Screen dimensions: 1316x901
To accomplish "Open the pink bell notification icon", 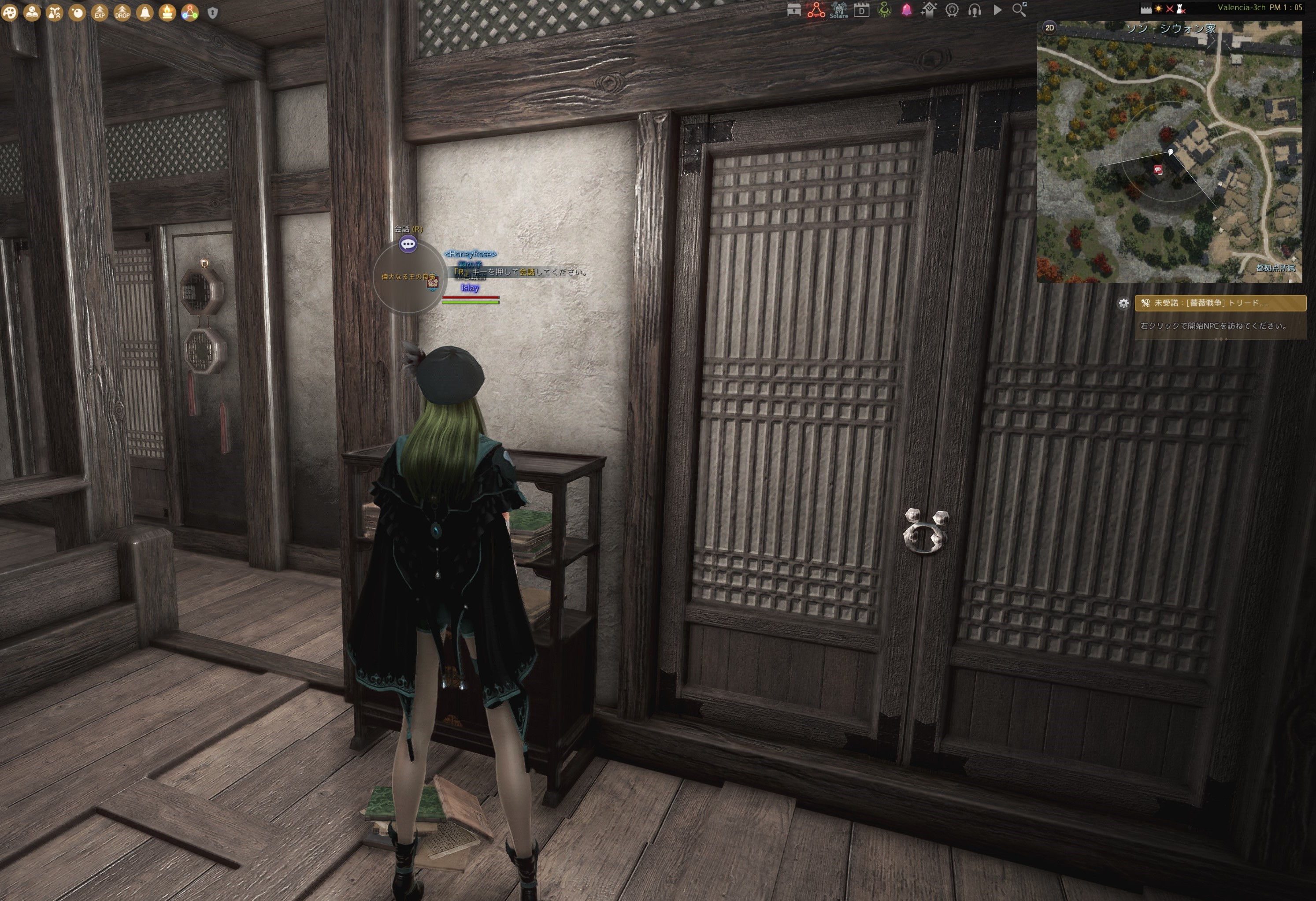I will 907,10.
